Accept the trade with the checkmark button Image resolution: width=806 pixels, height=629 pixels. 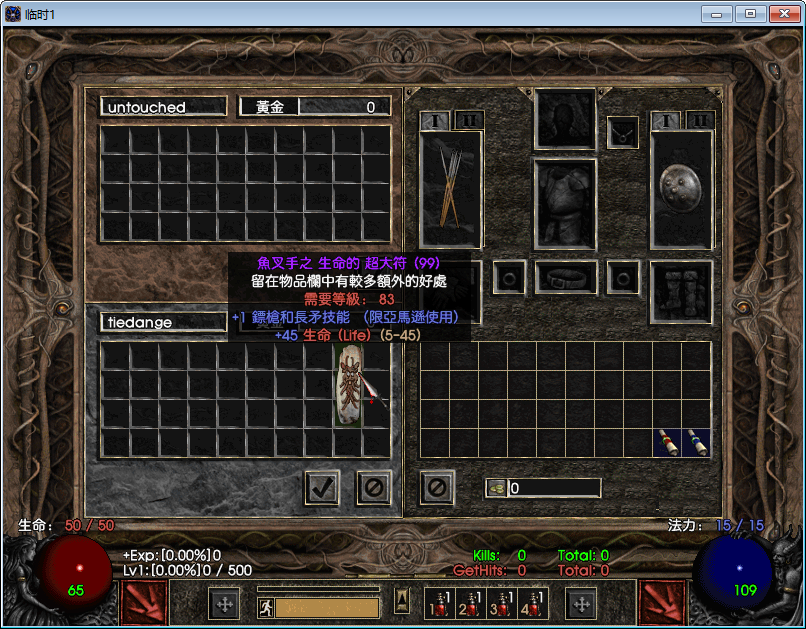pos(322,488)
